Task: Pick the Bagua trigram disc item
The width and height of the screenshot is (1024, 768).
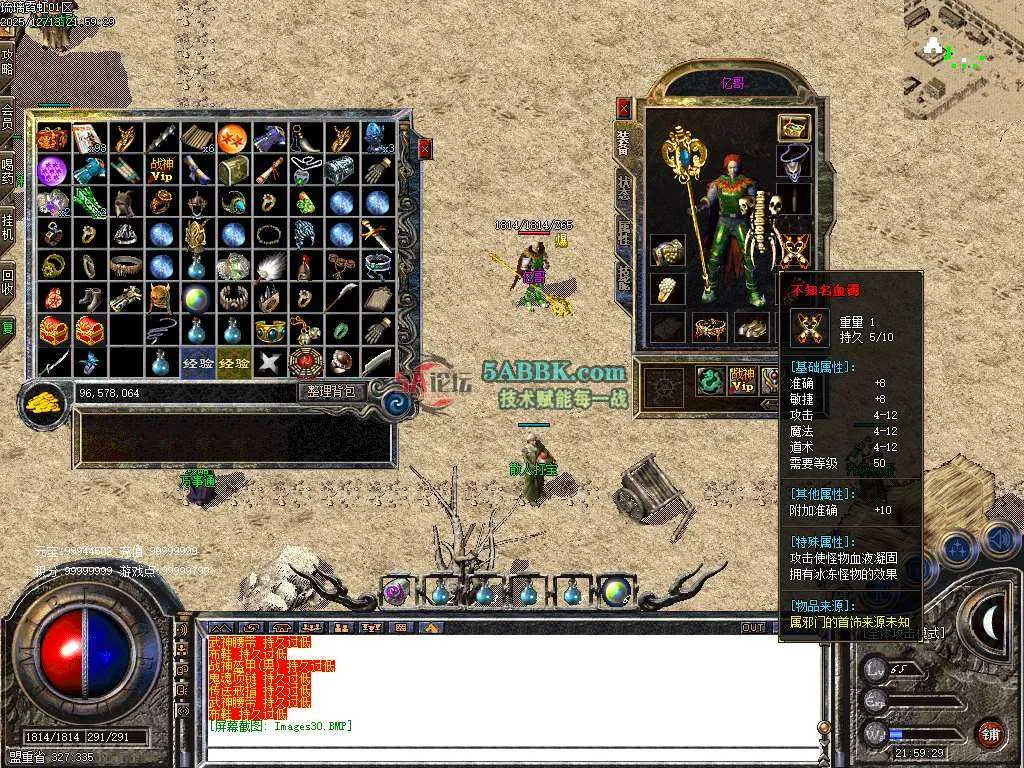Action: [304, 361]
